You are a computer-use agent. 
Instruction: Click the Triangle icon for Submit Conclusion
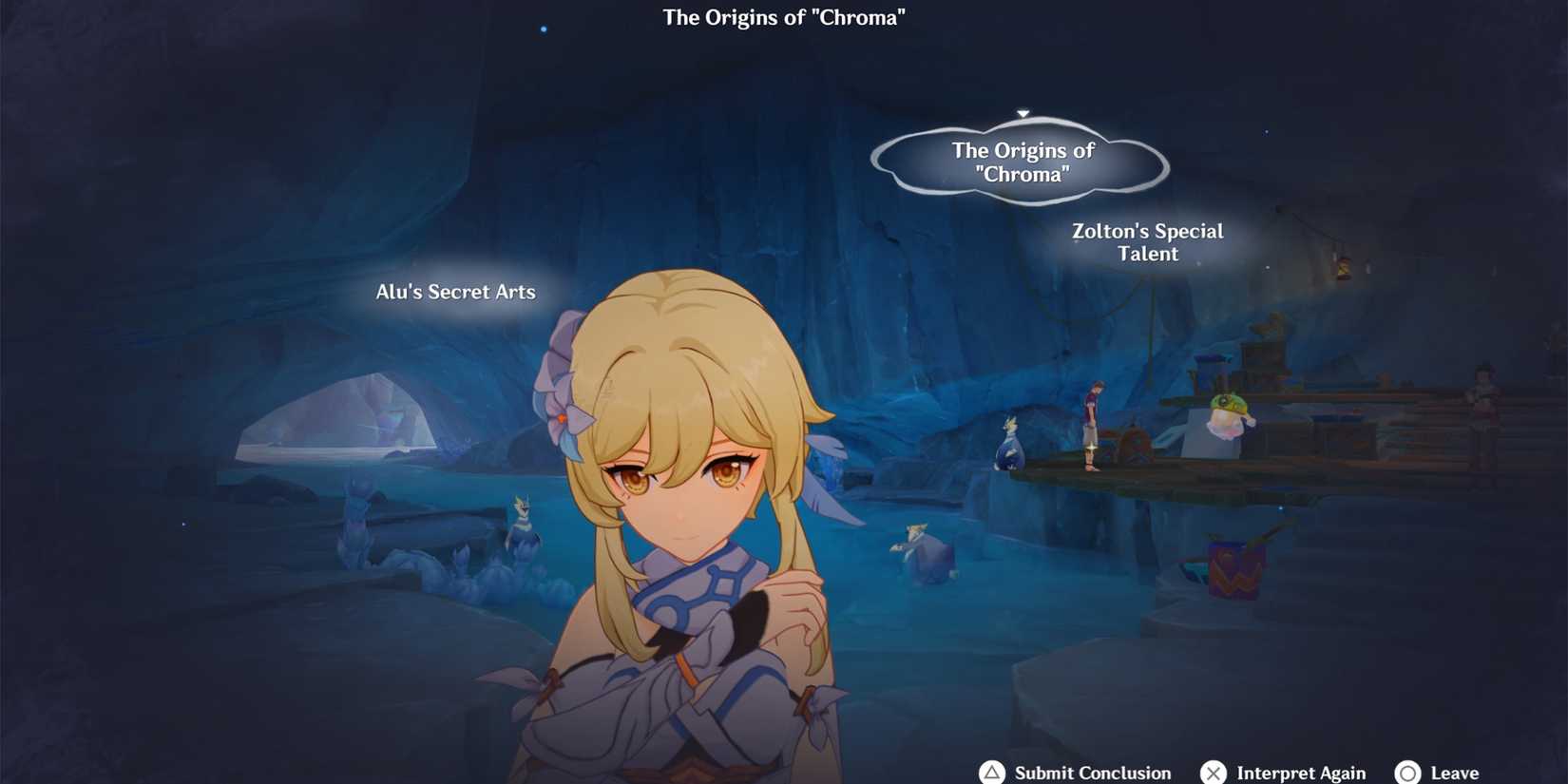992,773
